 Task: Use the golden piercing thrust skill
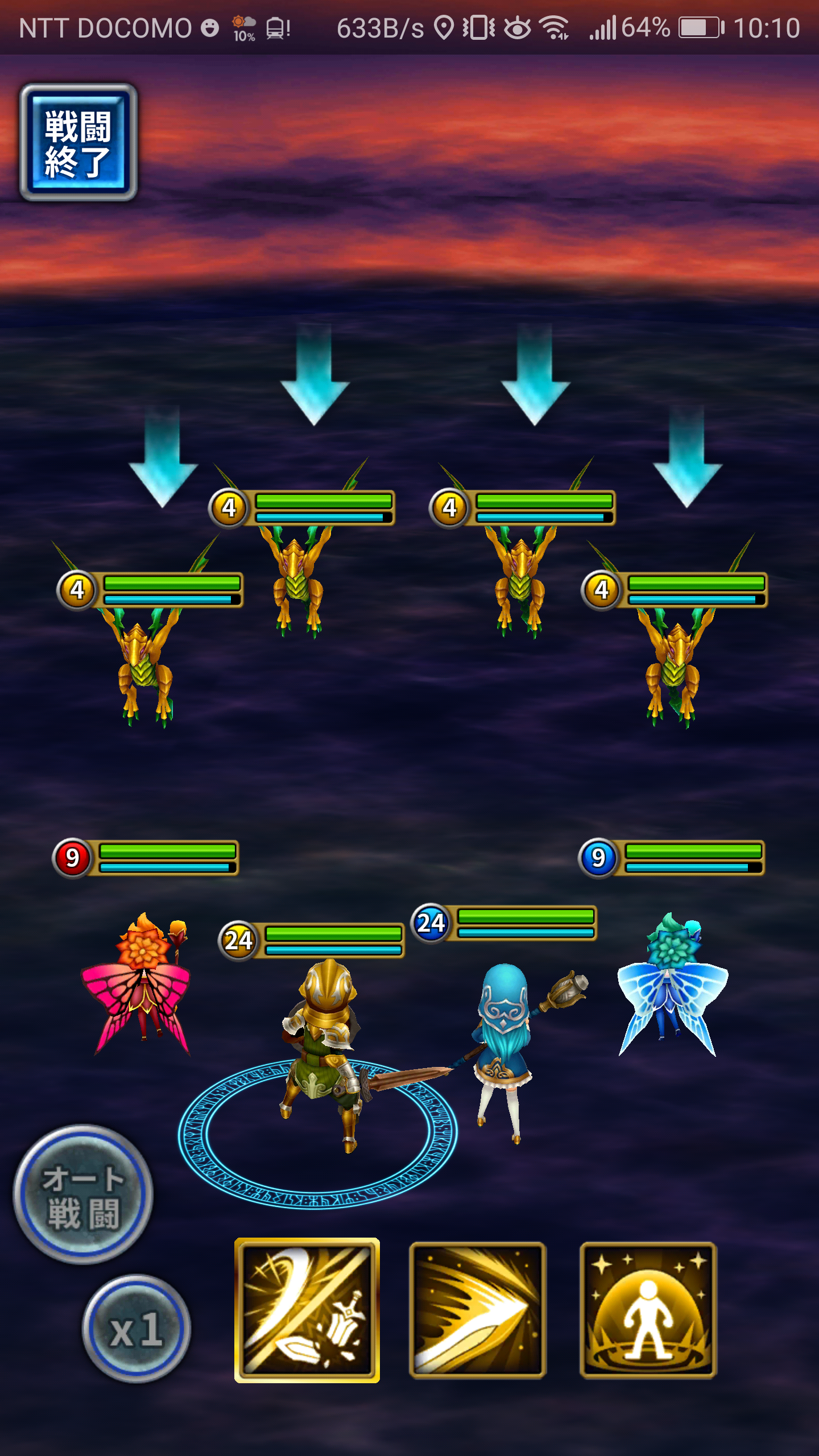(x=477, y=1310)
